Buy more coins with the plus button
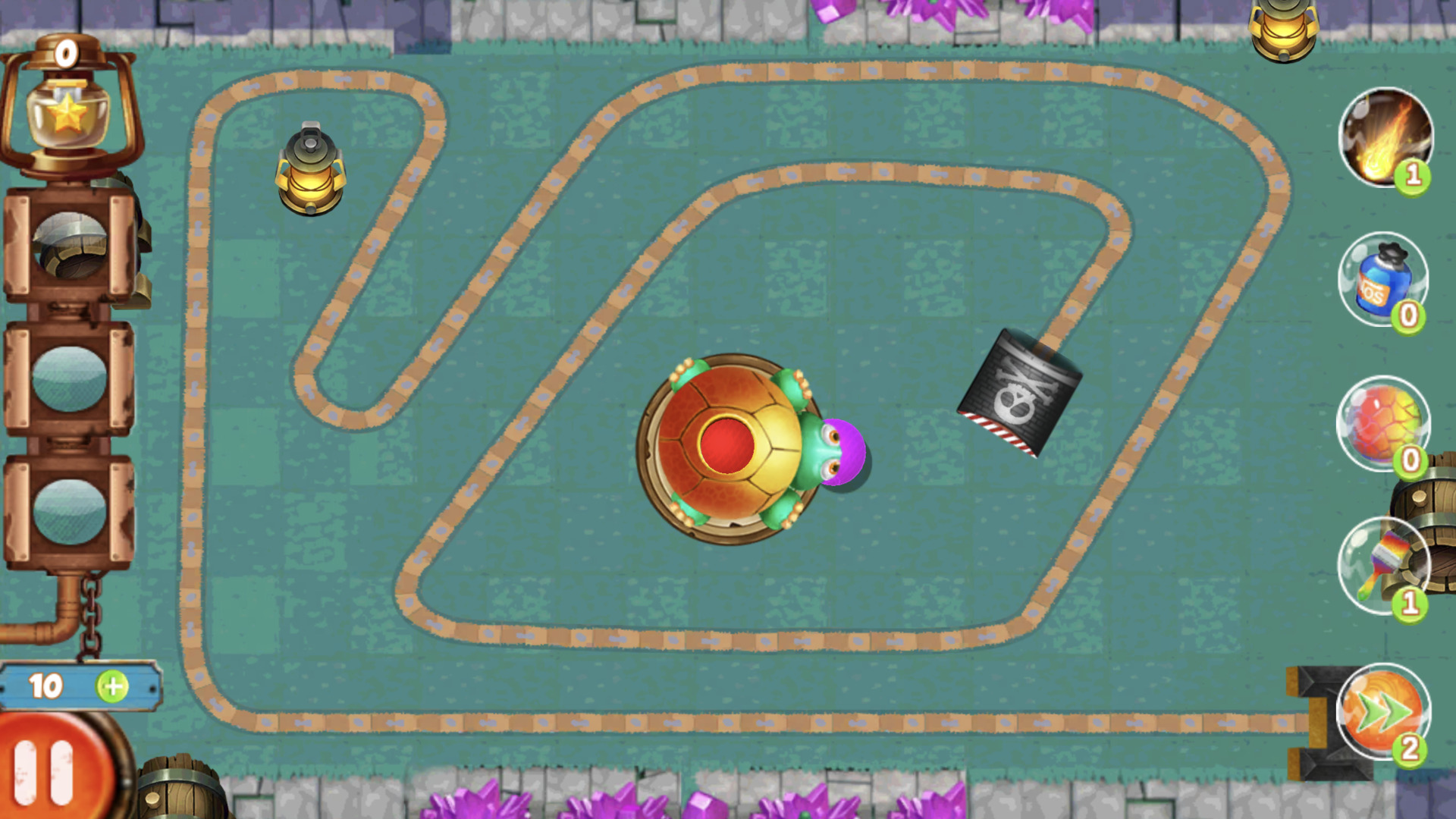Viewport: 1456px width, 819px height. pos(112,686)
